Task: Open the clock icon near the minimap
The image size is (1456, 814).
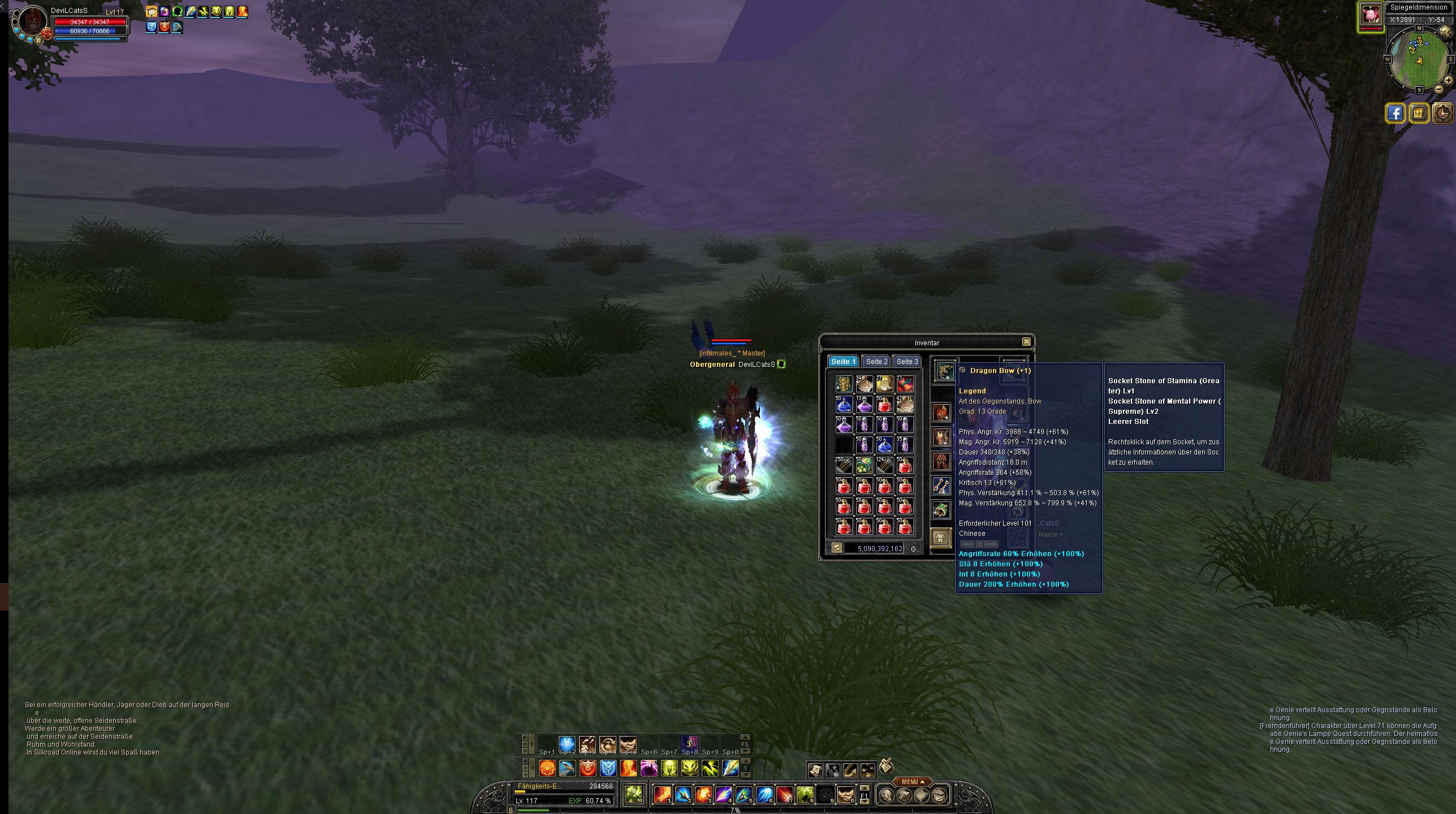Action: click(1444, 113)
